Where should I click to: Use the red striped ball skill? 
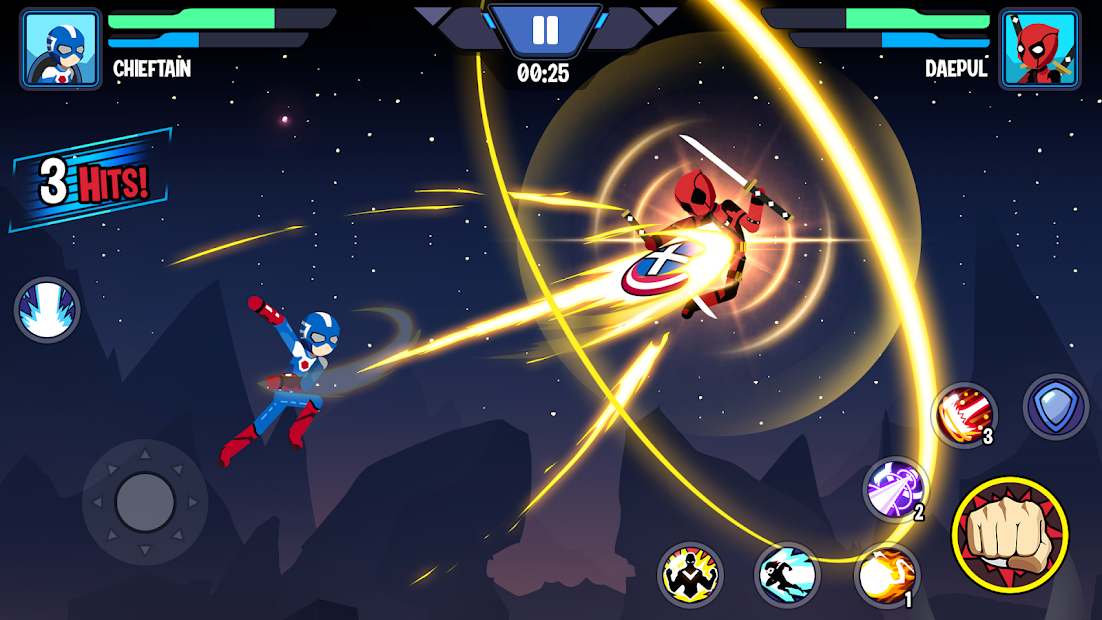965,415
